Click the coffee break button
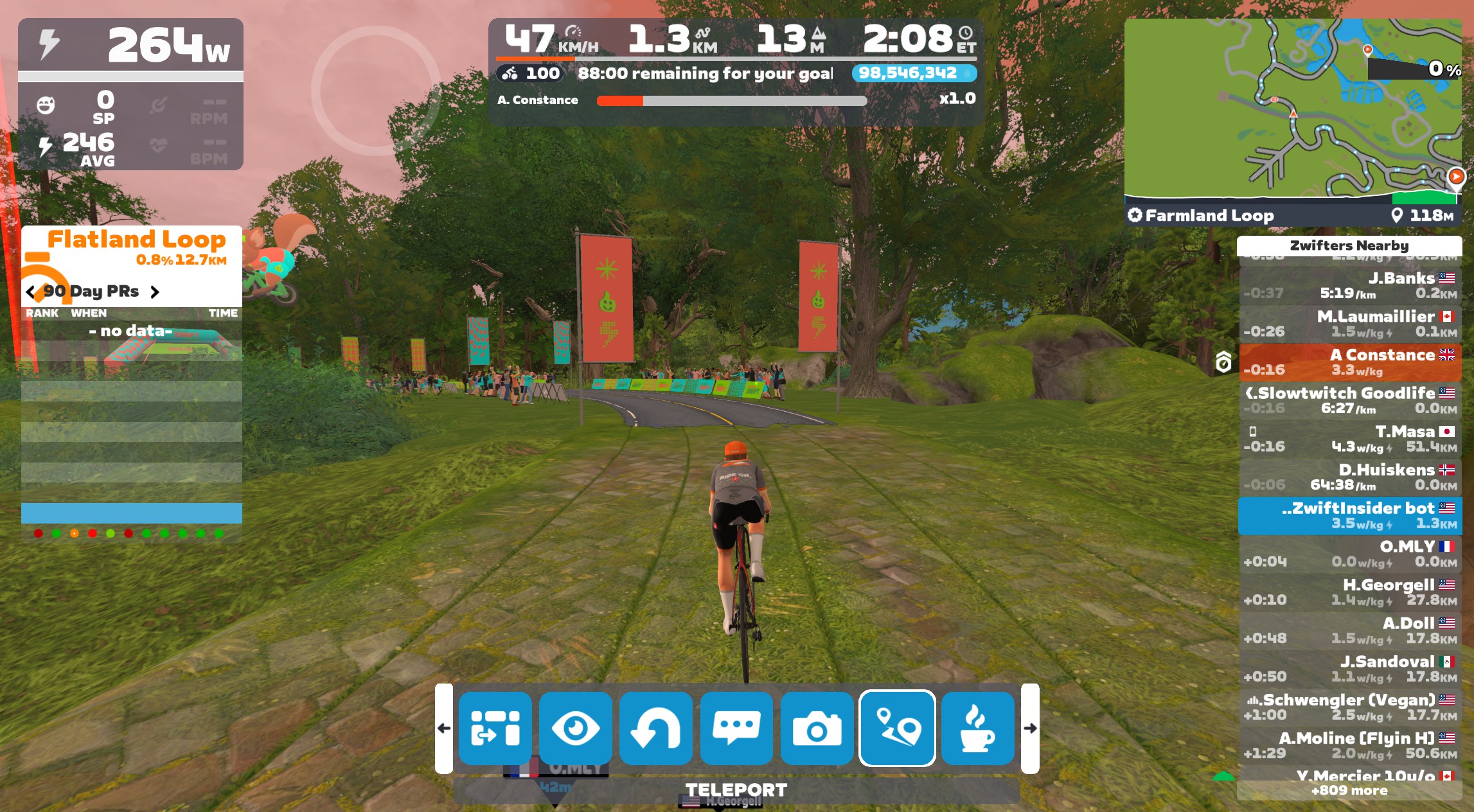Viewport: 1474px width, 812px height. tap(977, 728)
